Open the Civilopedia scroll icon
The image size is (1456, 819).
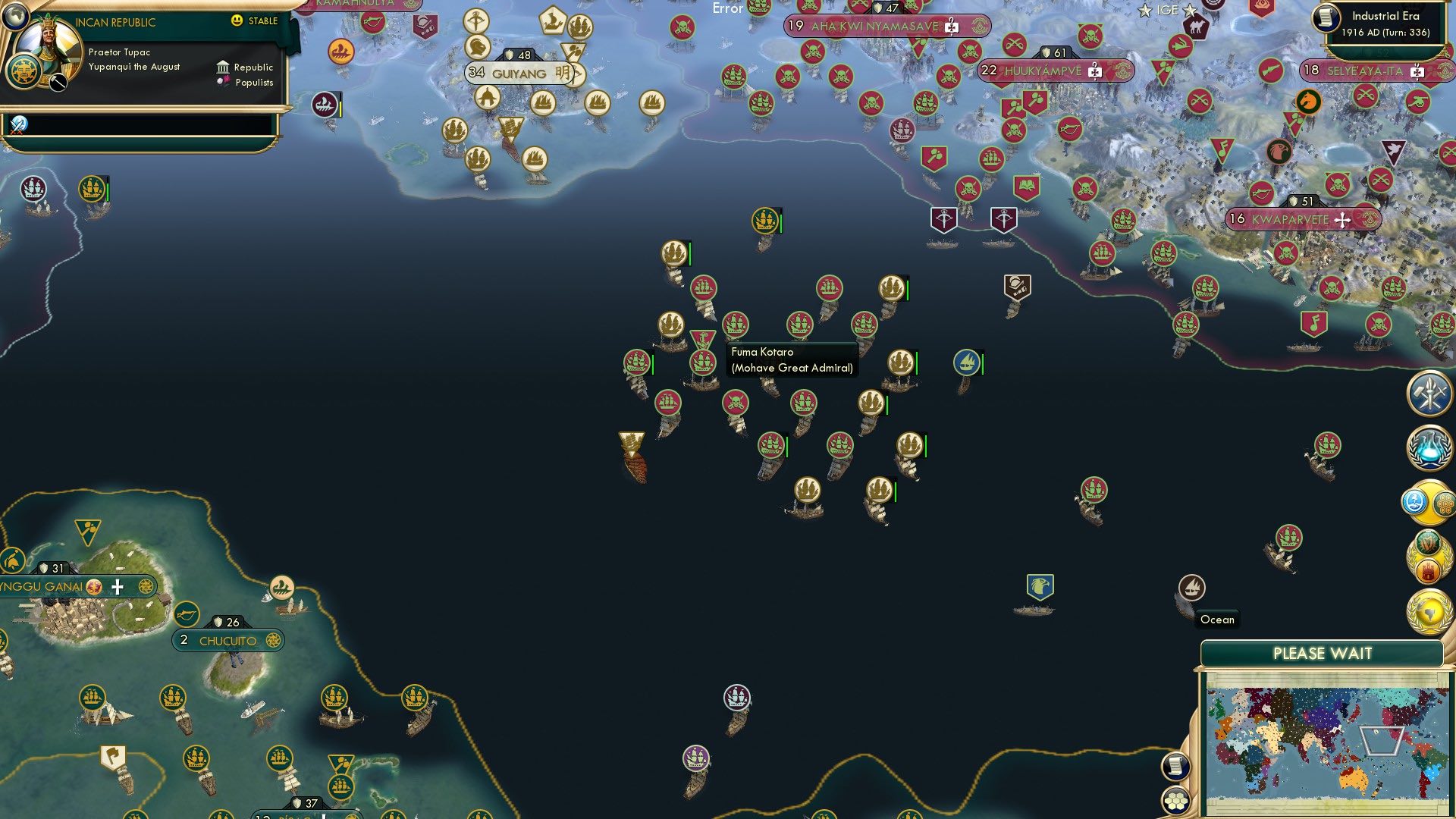click(x=1175, y=767)
